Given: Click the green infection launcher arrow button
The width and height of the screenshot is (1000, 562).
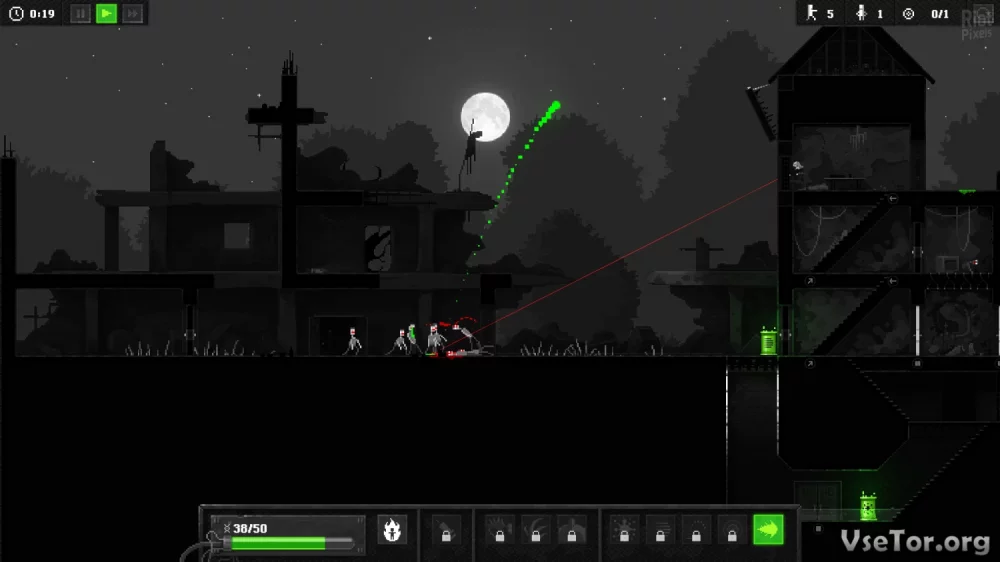Looking at the screenshot, I should click(768, 530).
